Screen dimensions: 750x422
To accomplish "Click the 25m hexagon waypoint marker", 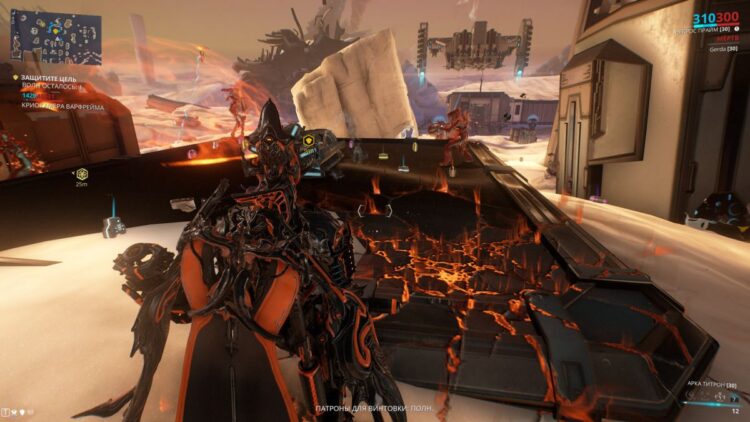I will pos(82,174).
